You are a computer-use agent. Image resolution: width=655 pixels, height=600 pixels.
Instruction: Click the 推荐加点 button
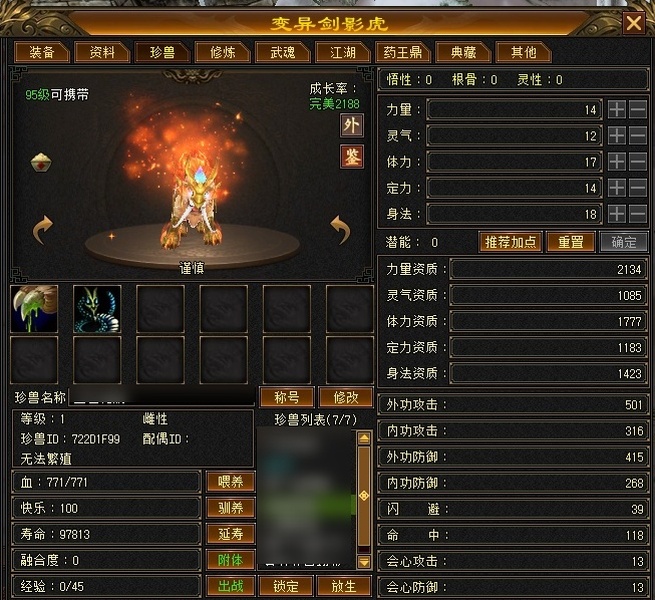click(x=512, y=242)
